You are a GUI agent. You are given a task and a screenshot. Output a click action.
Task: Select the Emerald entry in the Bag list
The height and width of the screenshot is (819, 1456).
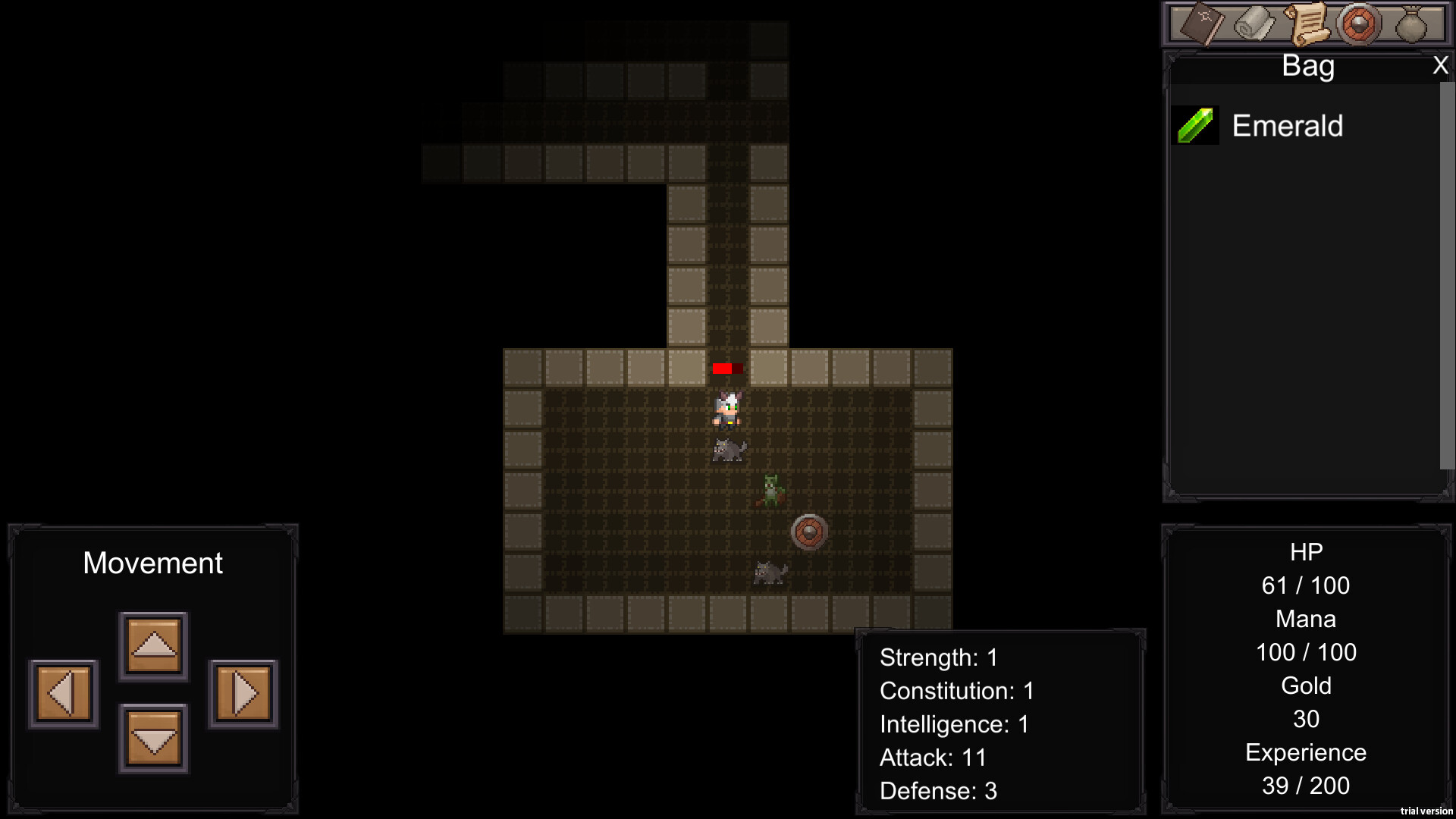[x=1287, y=125]
